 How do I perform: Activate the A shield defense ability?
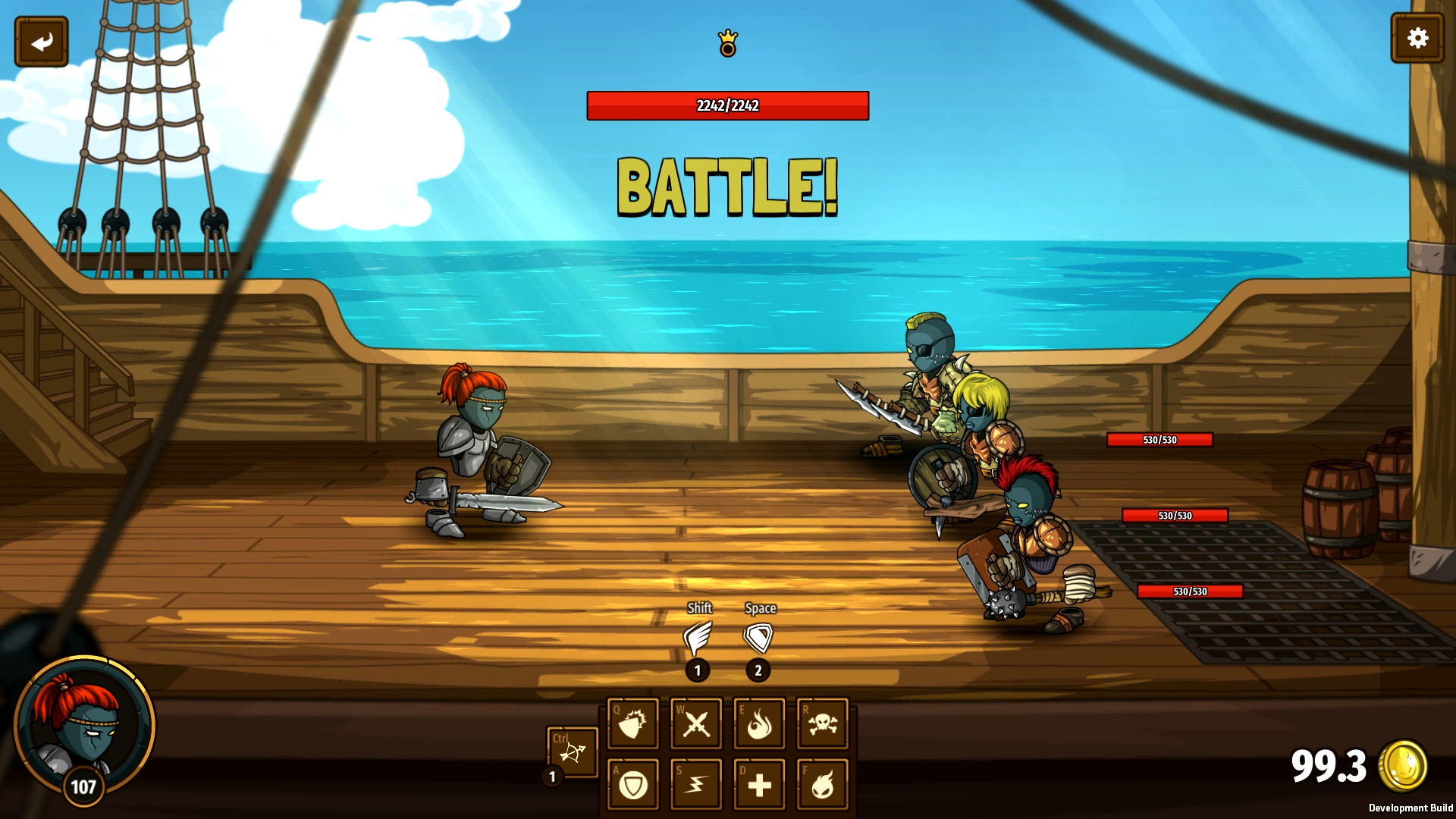click(632, 784)
